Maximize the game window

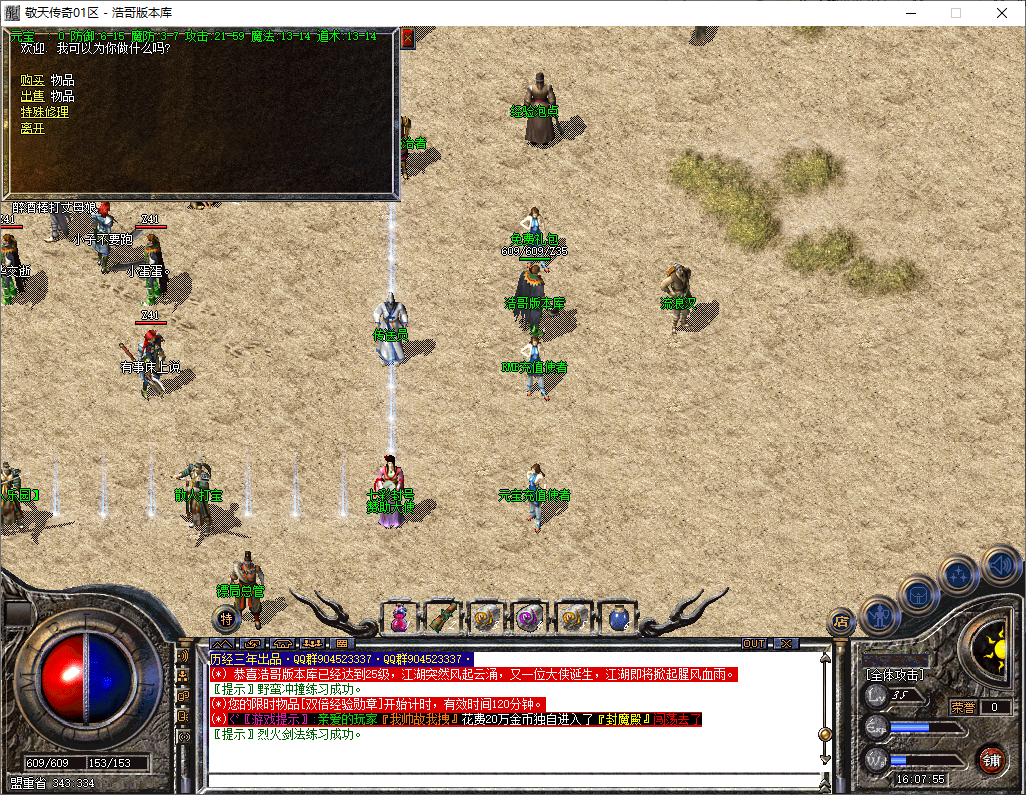pyautogui.click(x=955, y=13)
